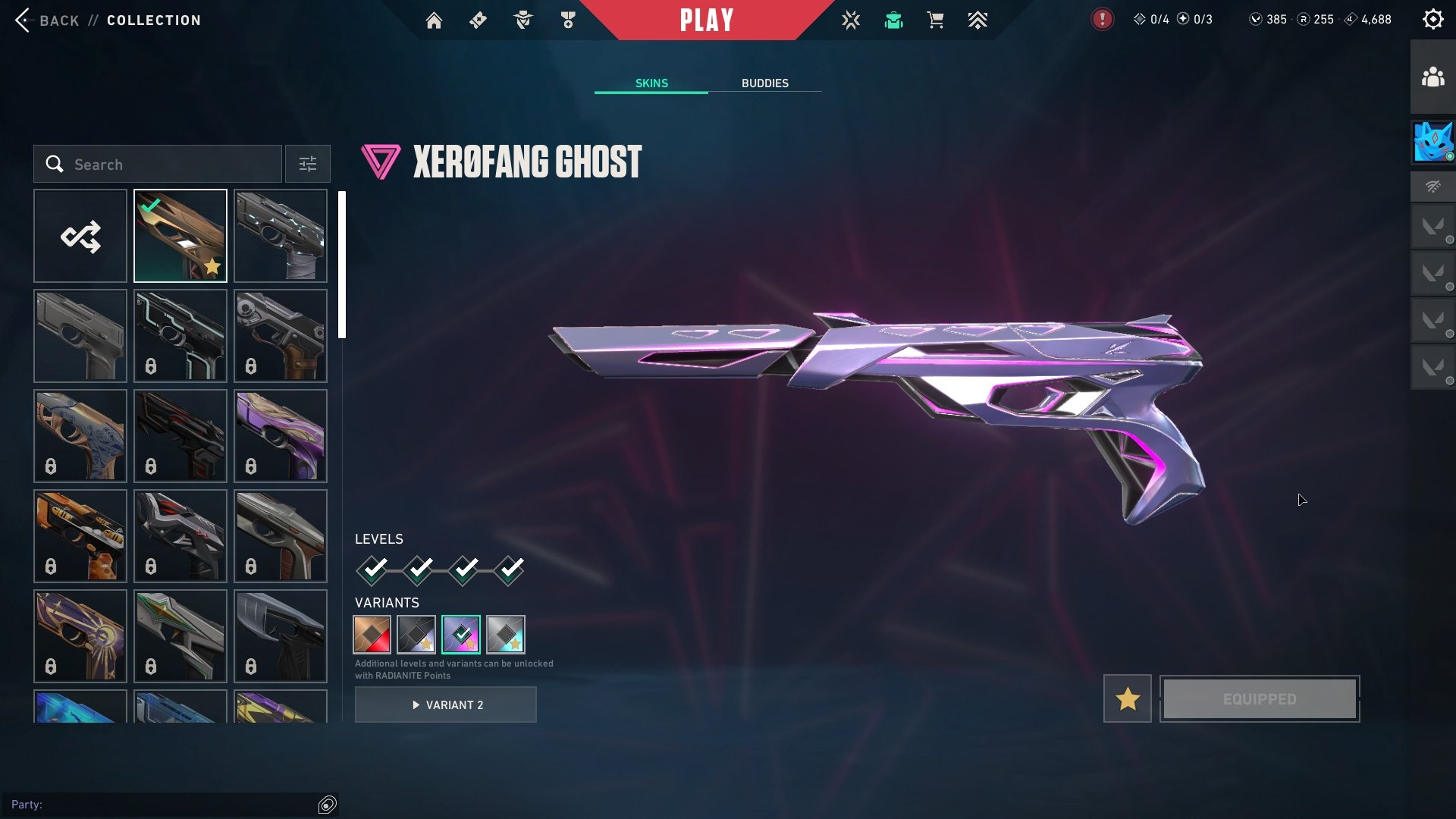Open the settings gear
The height and width of the screenshot is (819, 1456).
click(1432, 20)
